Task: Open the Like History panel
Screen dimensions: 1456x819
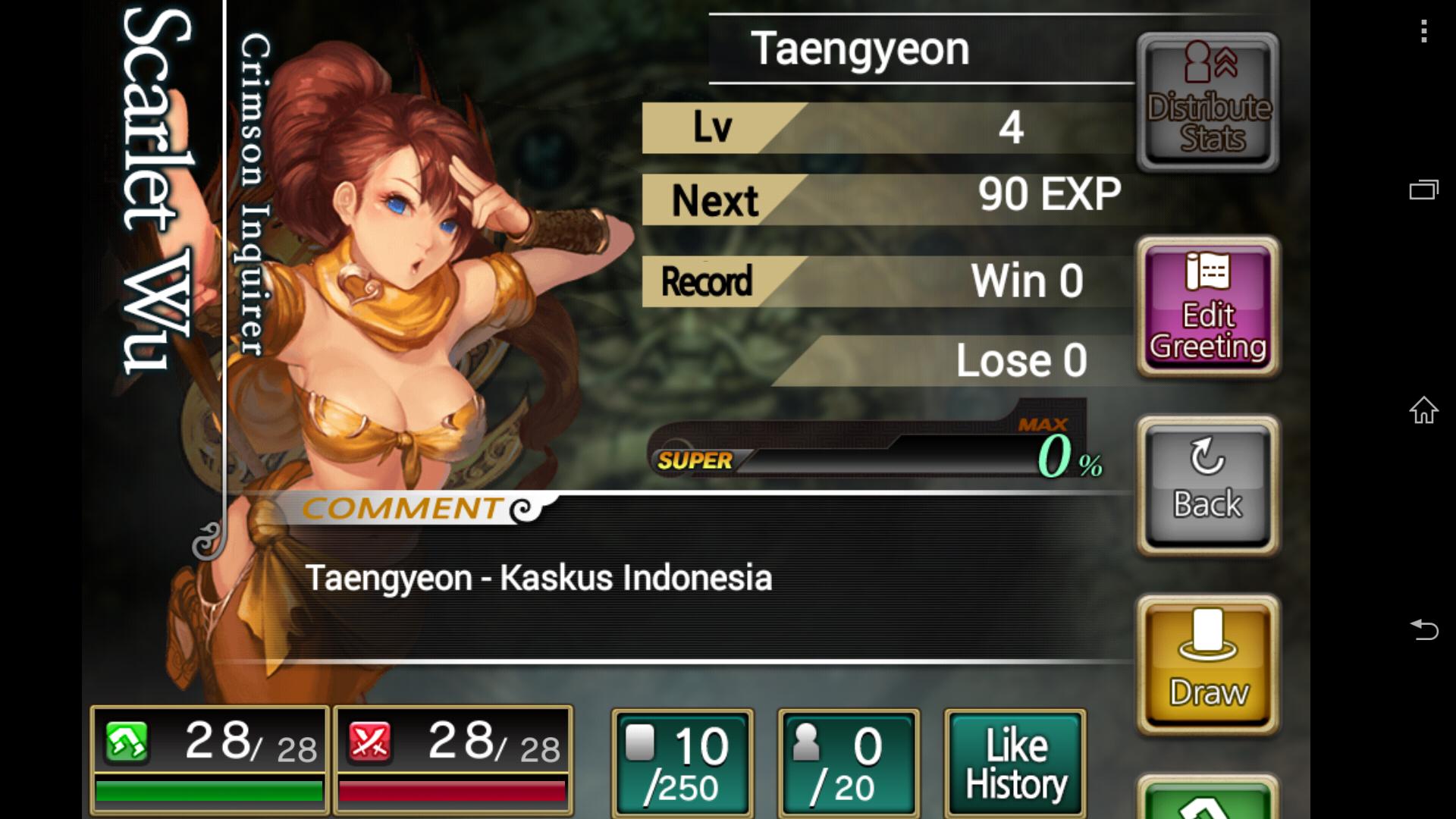Action: (1015, 763)
